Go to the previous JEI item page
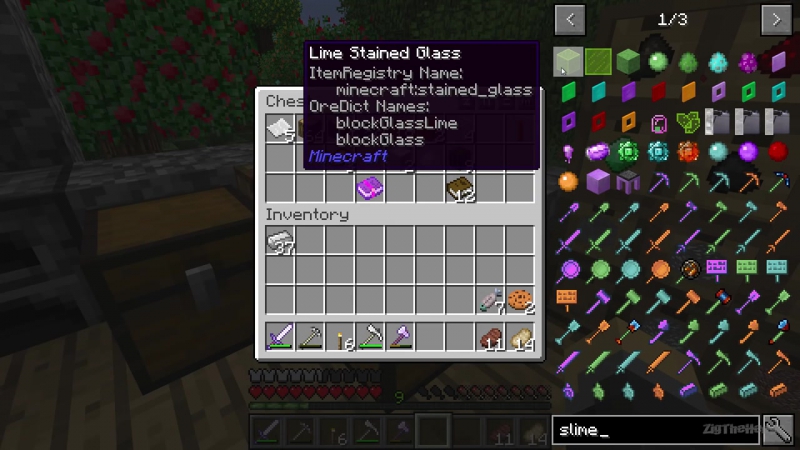The width and height of the screenshot is (800, 450). click(x=570, y=19)
